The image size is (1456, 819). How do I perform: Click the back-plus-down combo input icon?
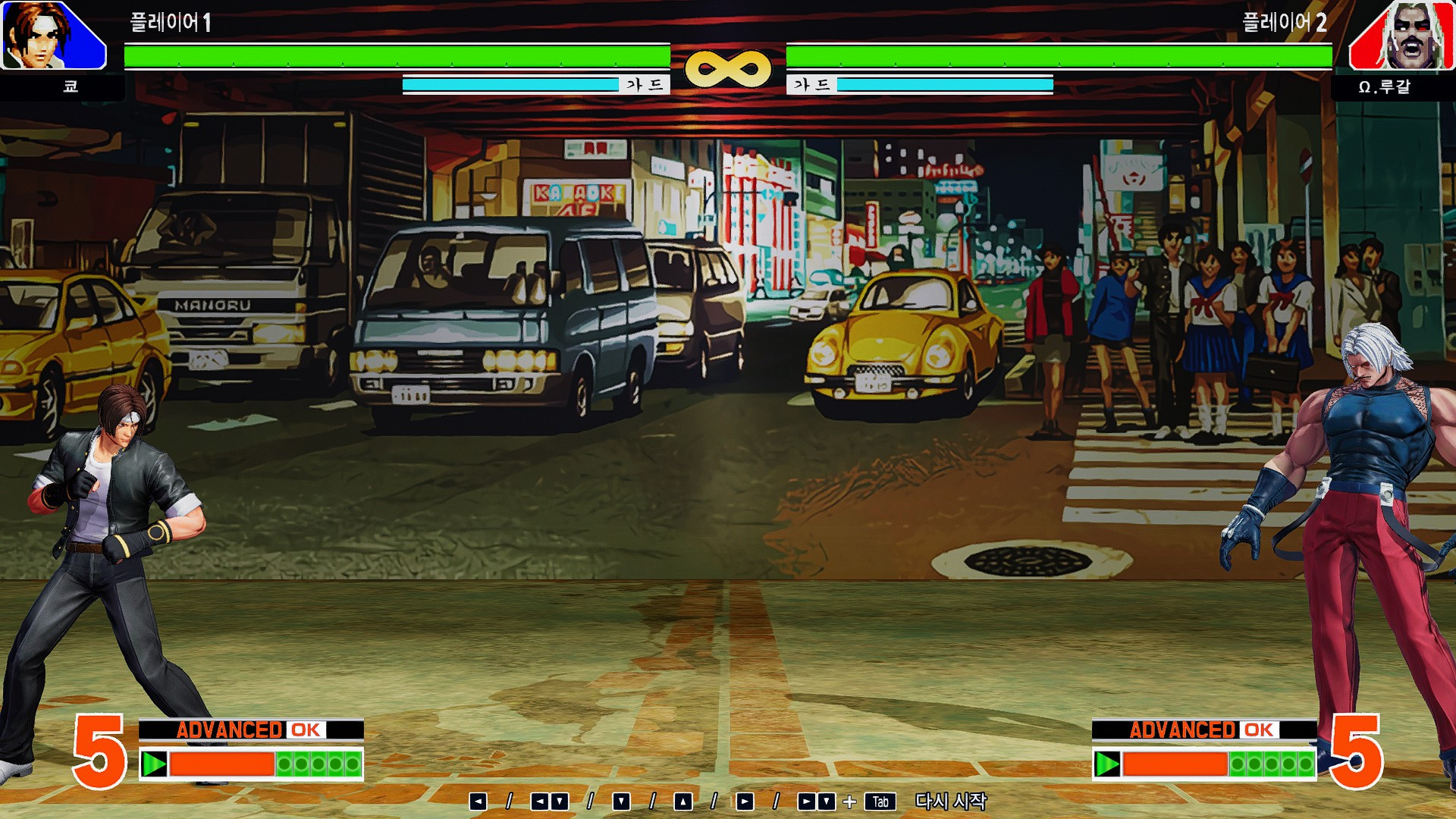tap(549, 800)
